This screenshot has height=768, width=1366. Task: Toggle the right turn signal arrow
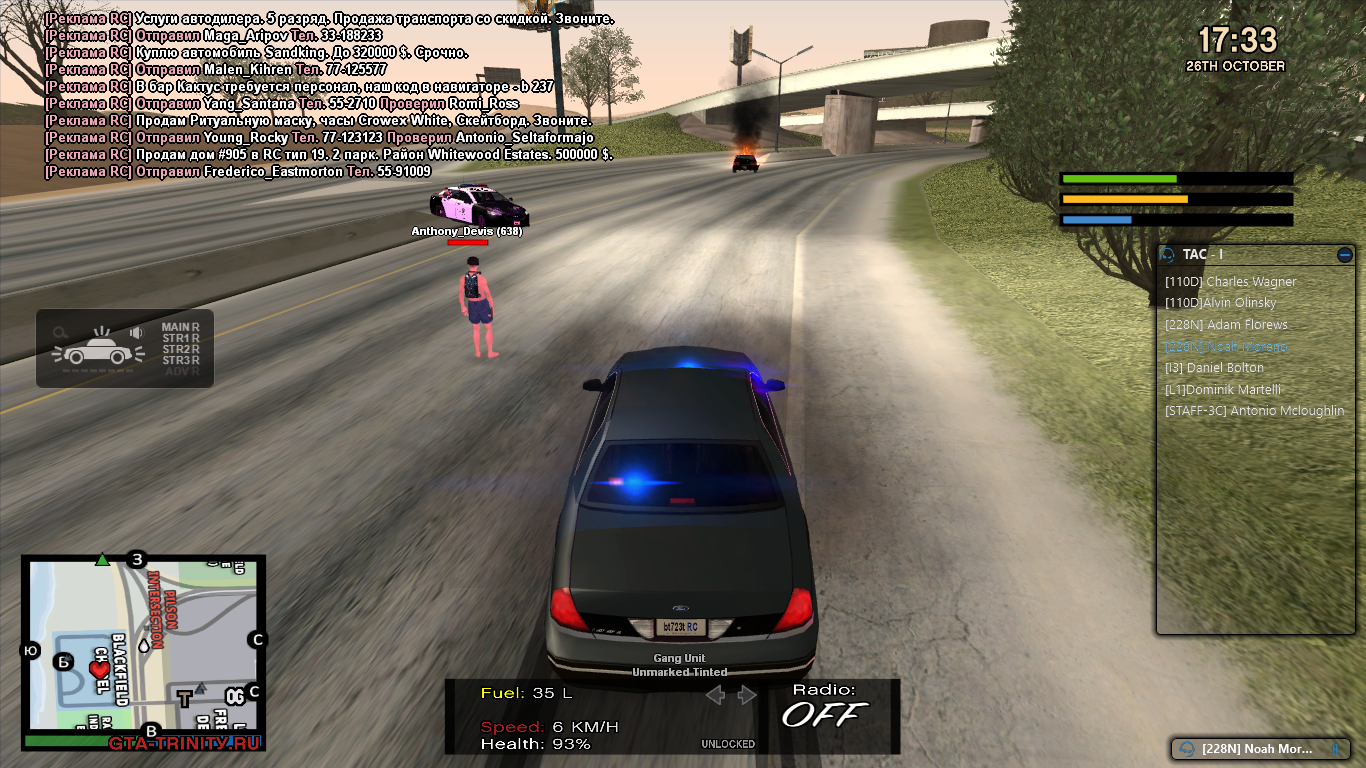click(747, 695)
